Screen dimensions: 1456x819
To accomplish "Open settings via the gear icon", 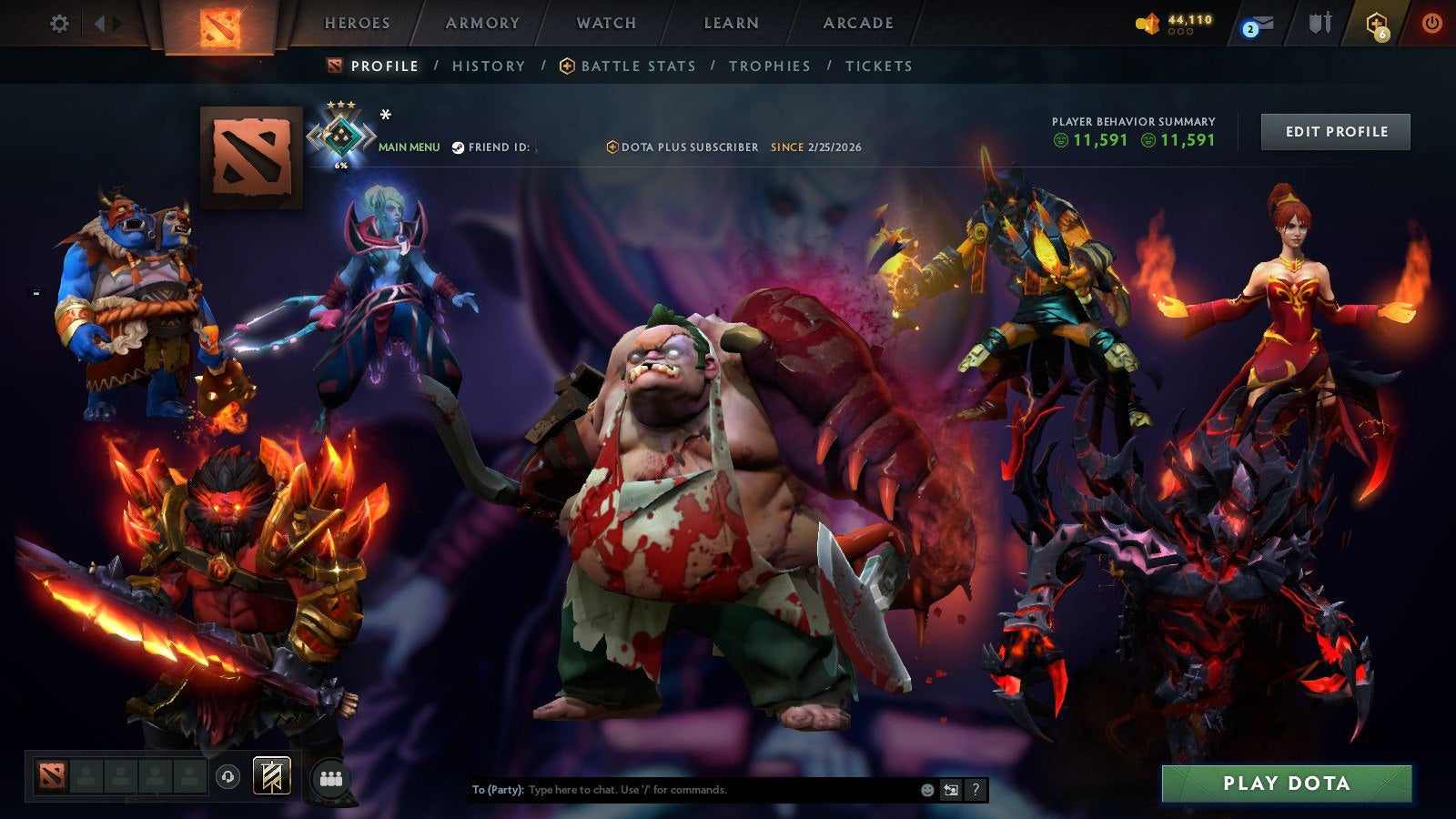I will [60, 24].
